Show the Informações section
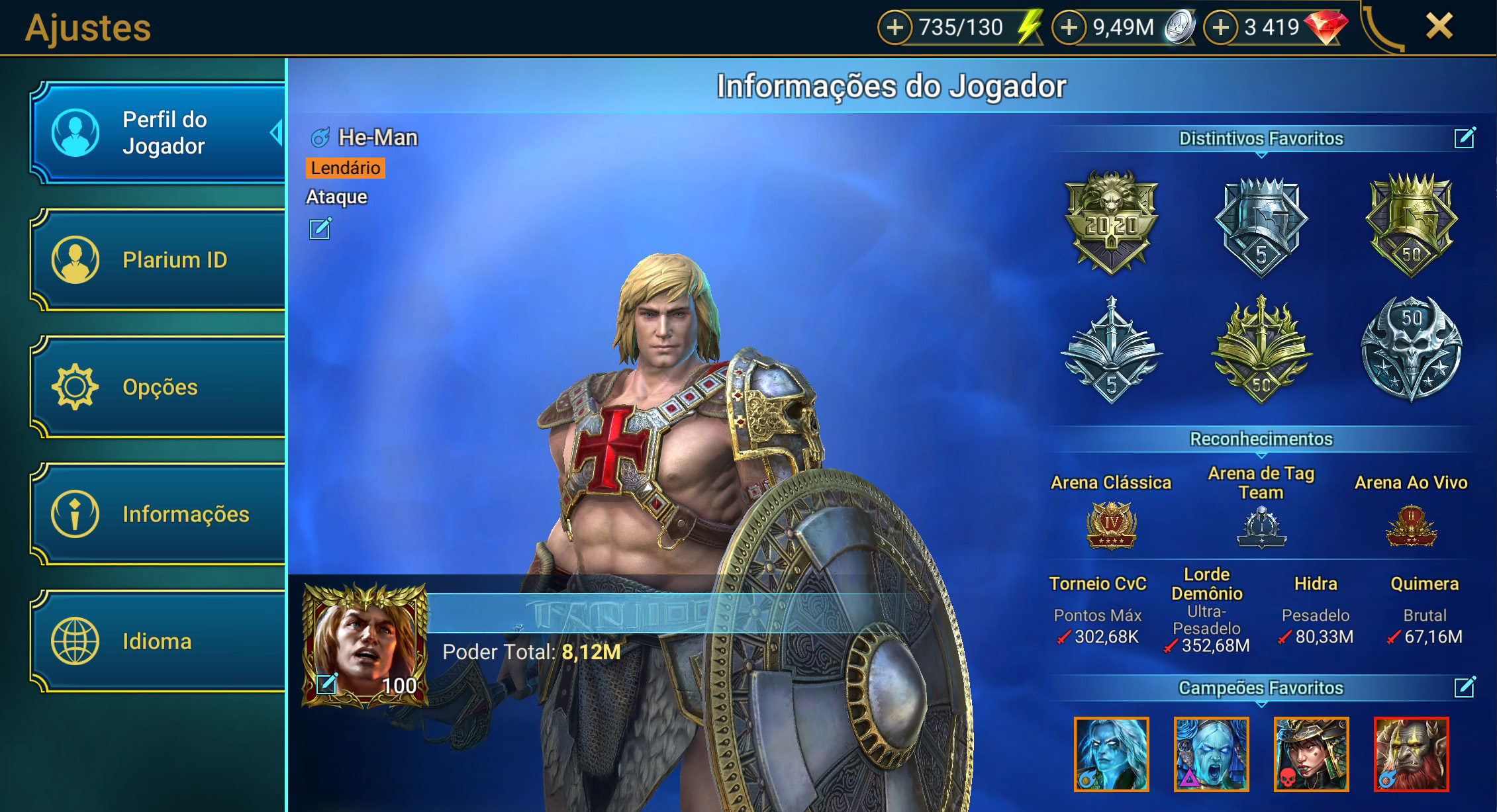 (x=159, y=514)
